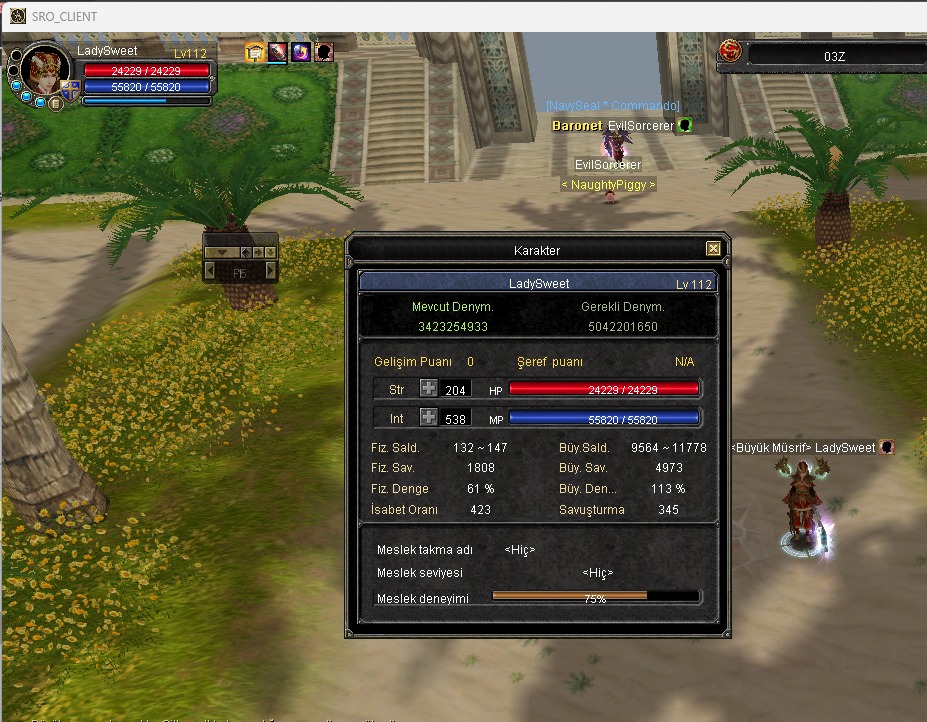The image size is (927, 722).
Task: Select the yellow signboard buff icon
Action: pyautogui.click(x=255, y=52)
